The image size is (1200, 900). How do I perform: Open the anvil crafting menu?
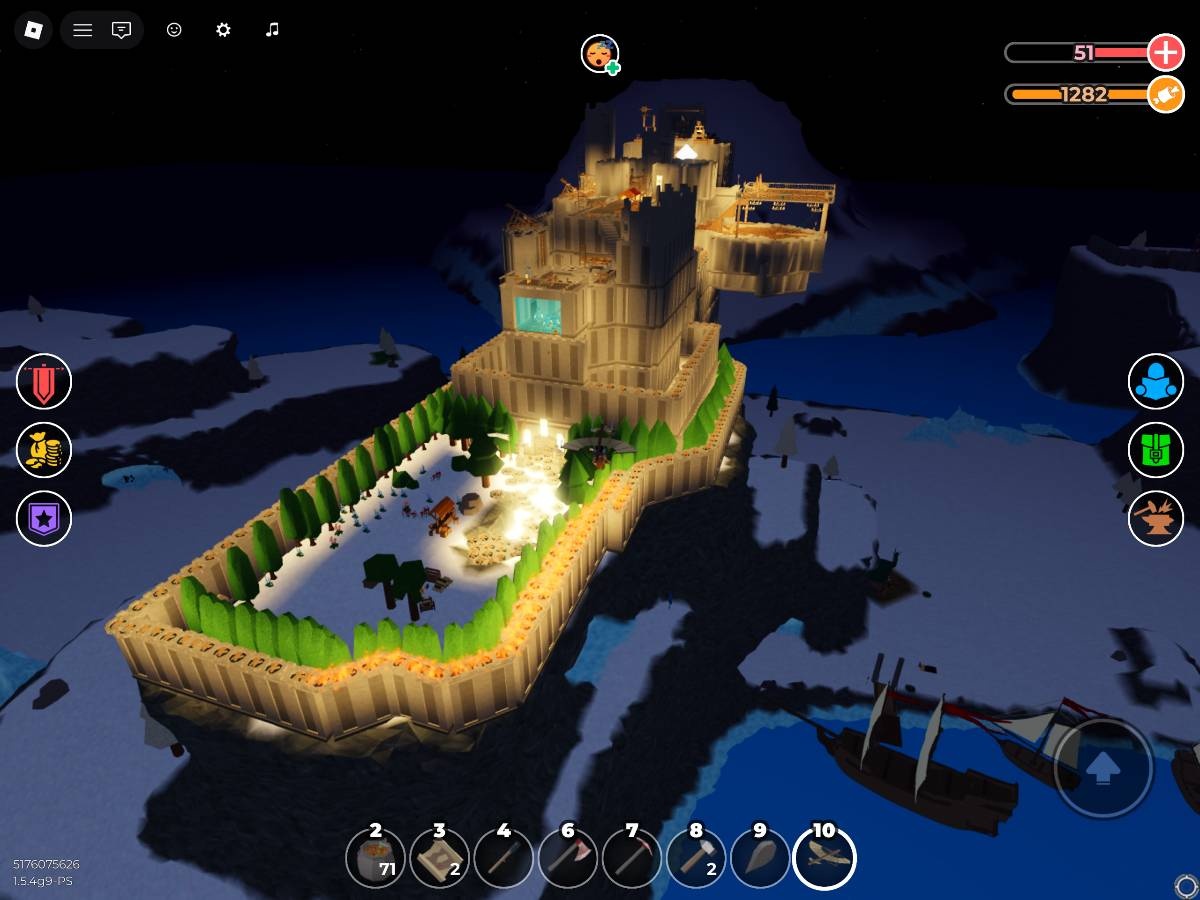click(x=1156, y=519)
